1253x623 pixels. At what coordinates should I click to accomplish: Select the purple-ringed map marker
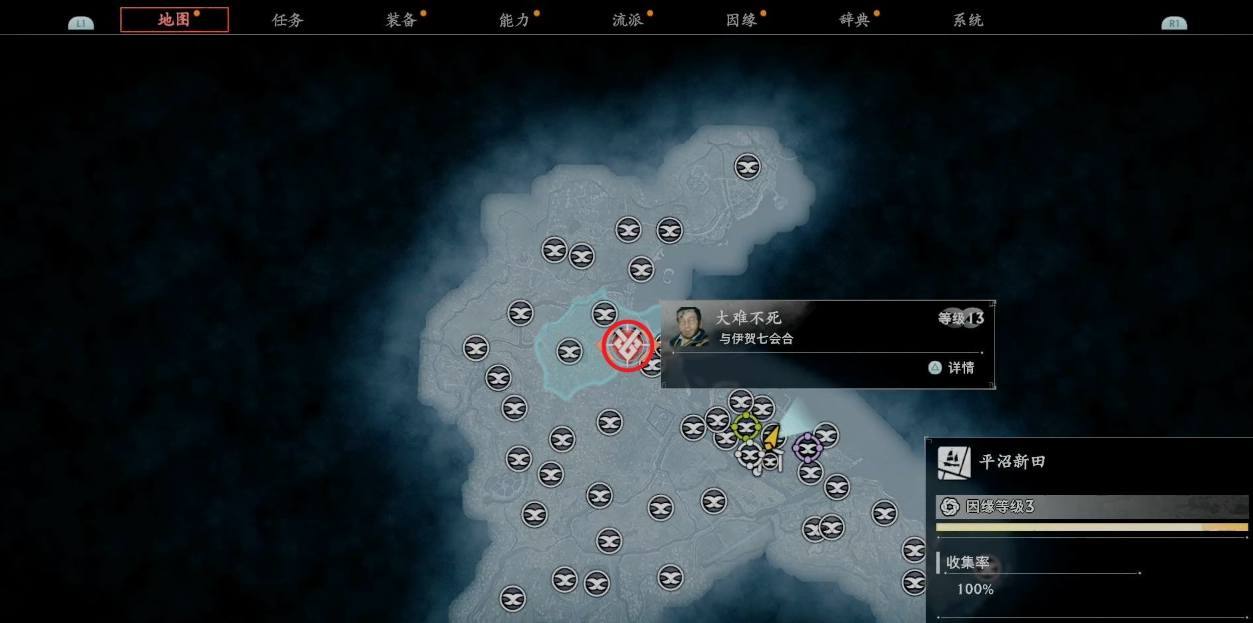pos(808,447)
